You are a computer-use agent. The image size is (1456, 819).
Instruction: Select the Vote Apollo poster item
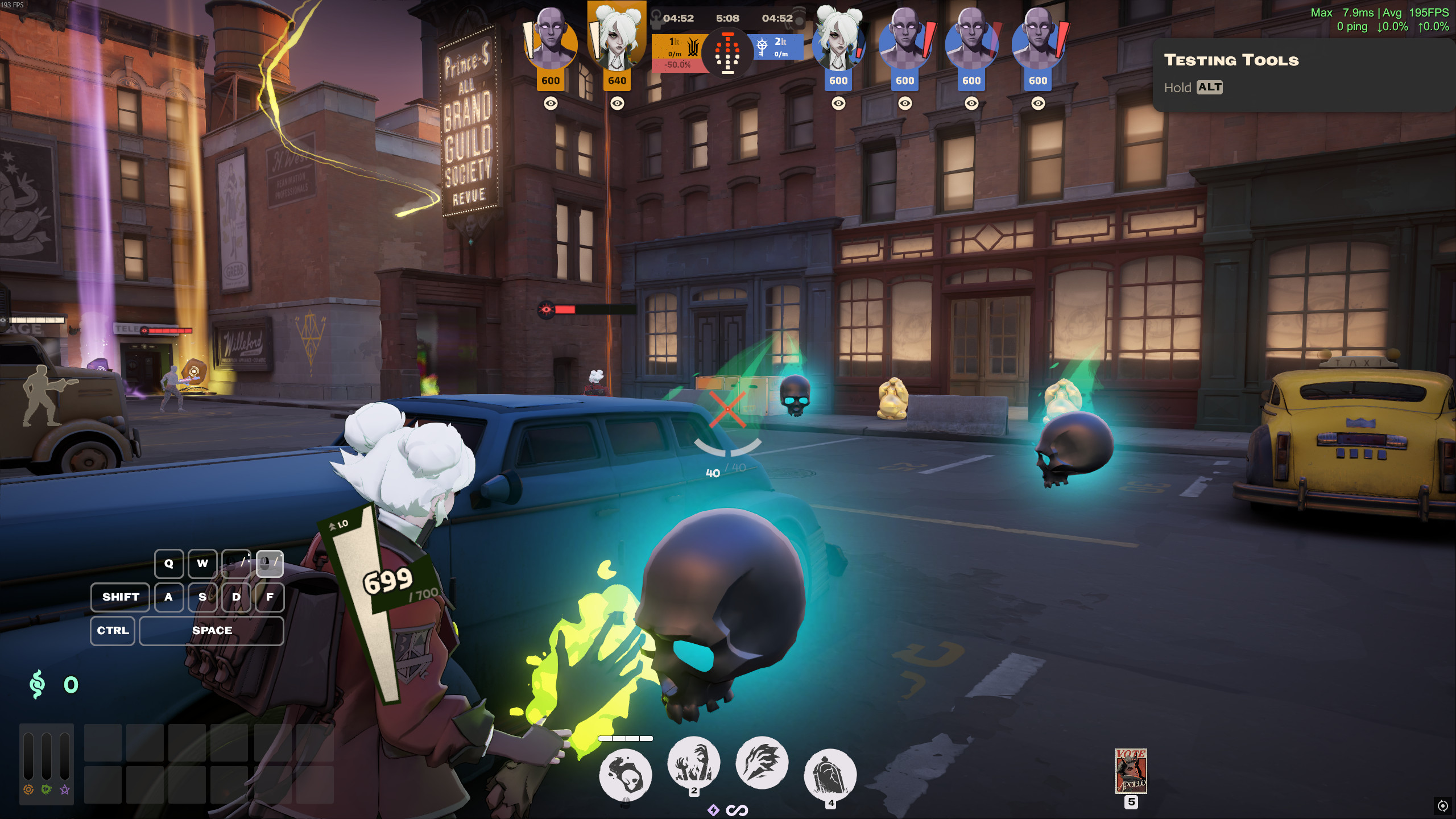[1131, 771]
